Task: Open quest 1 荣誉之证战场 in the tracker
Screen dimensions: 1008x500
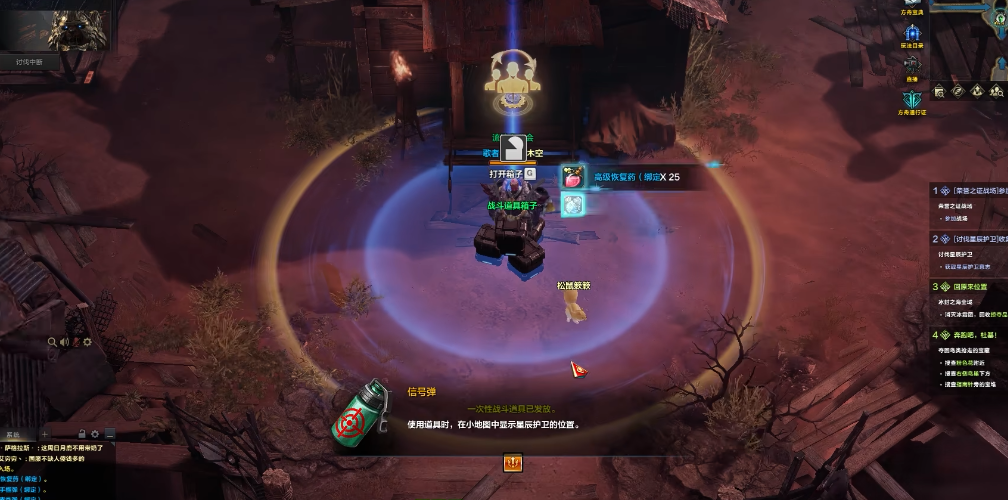Action: coord(970,190)
